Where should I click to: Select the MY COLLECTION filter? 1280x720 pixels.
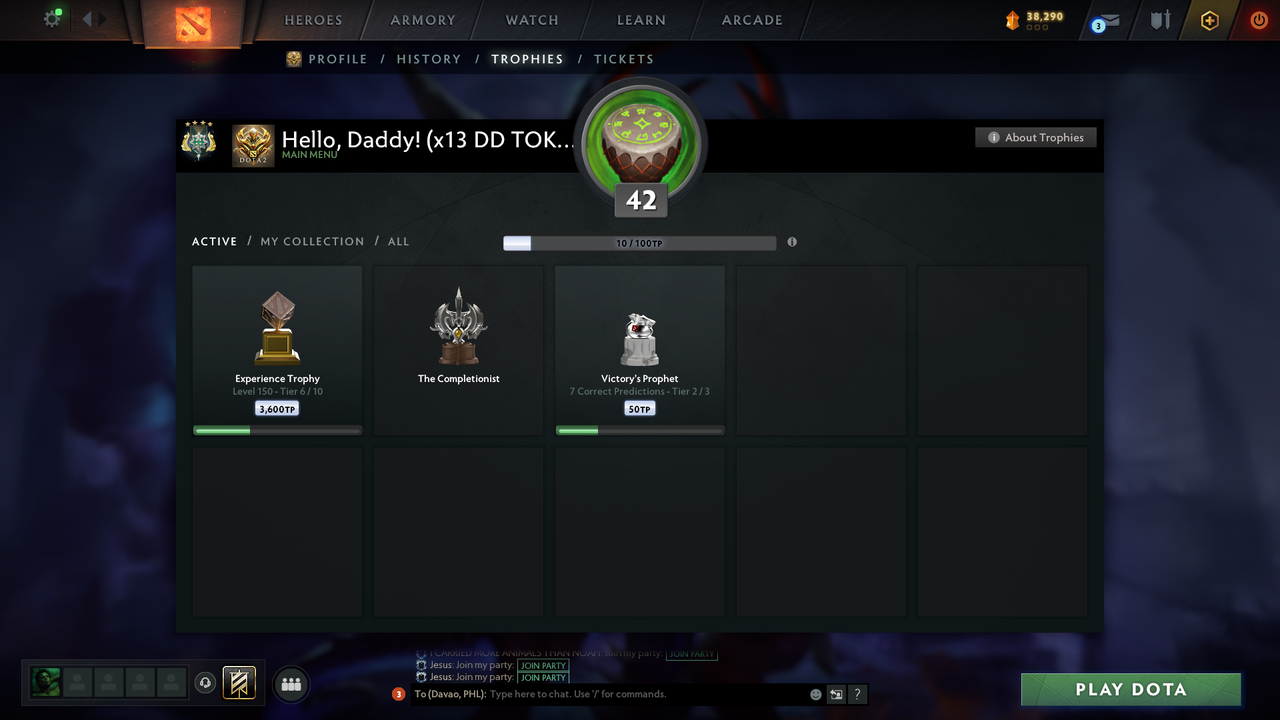pyautogui.click(x=312, y=241)
